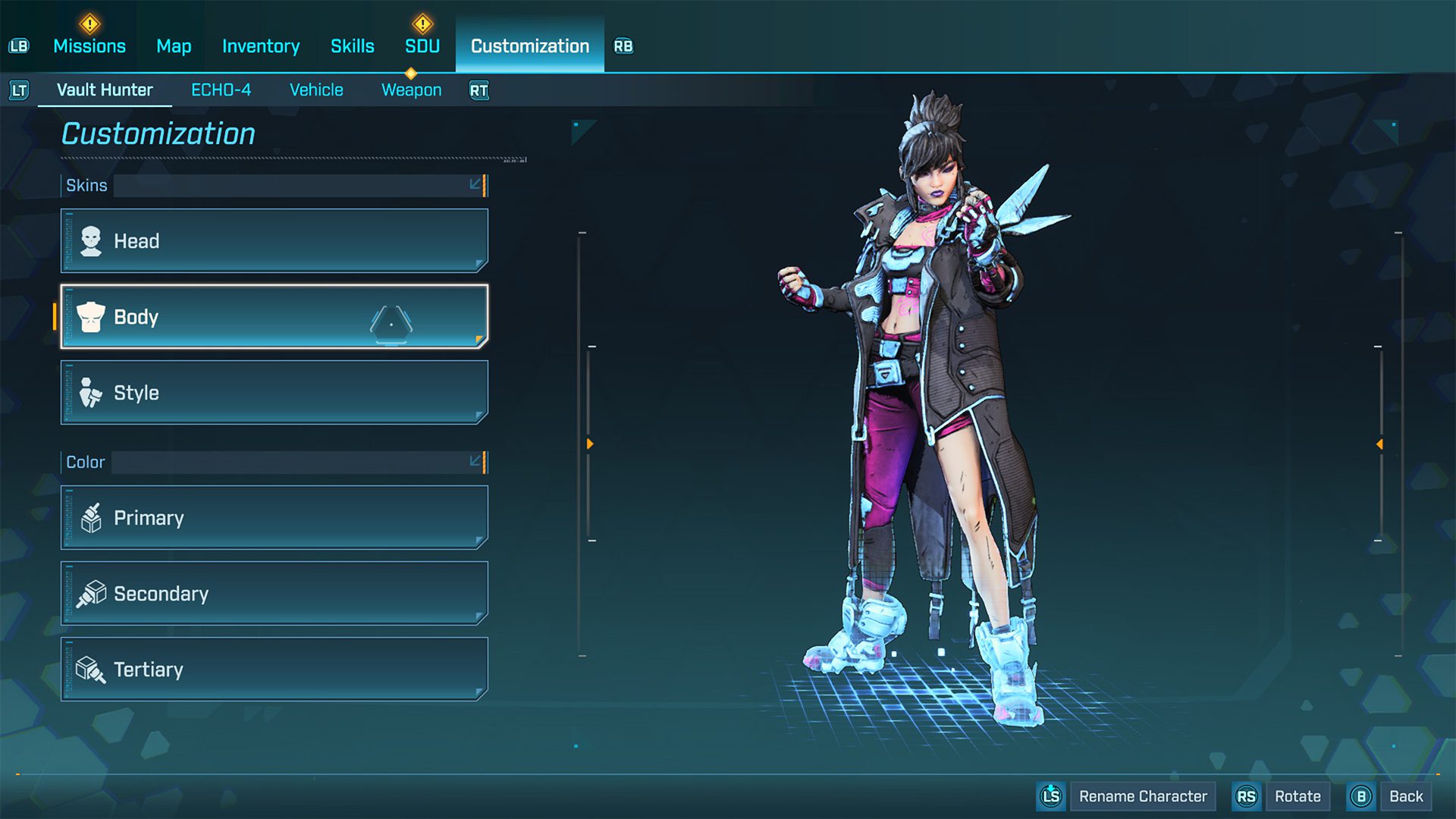
Task: Select the Customization tab
Action: coord(529,46)
